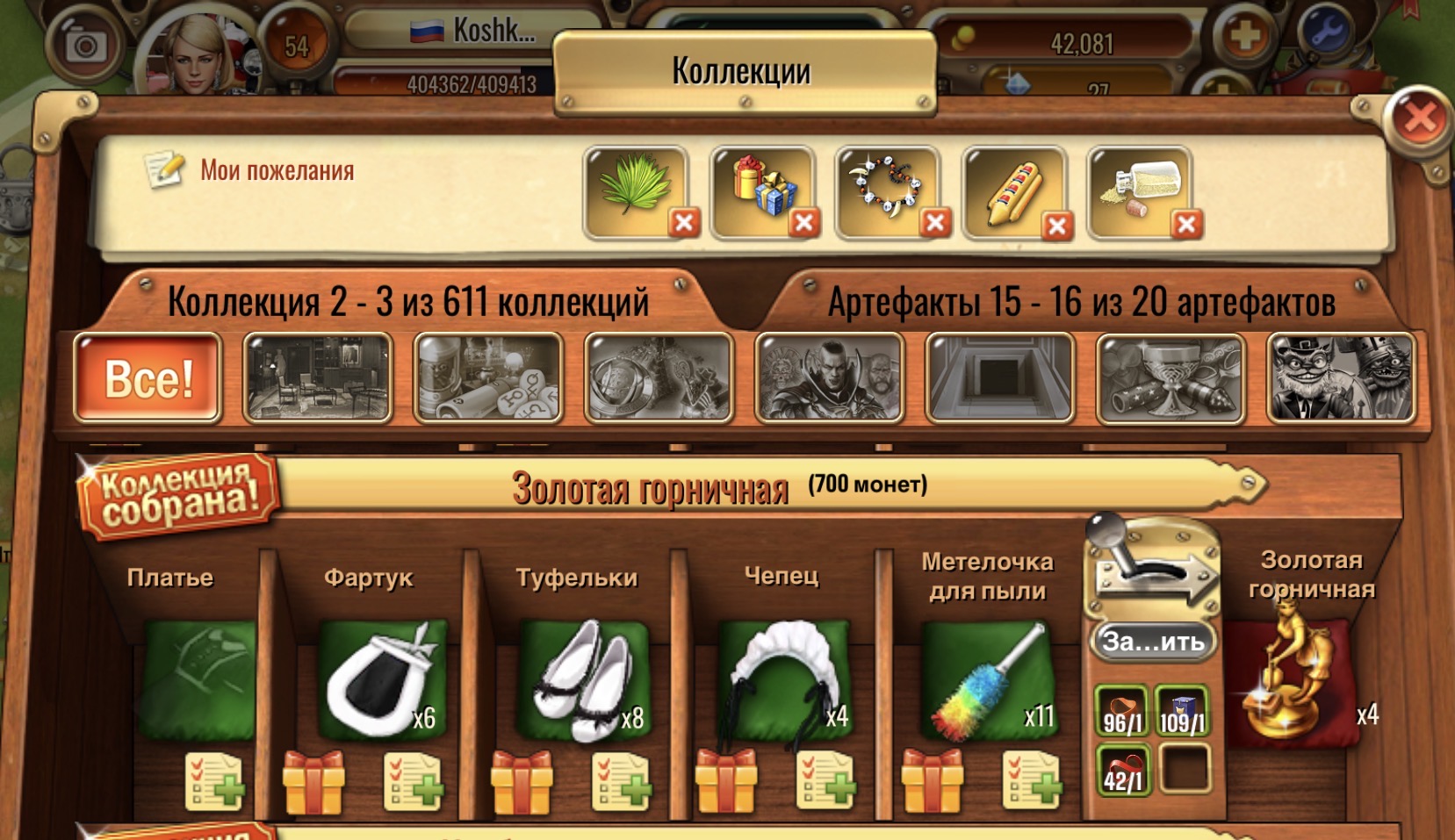Remove the palm leaf from the wishlist
The image size is (1455, 840).
point(684,223)
